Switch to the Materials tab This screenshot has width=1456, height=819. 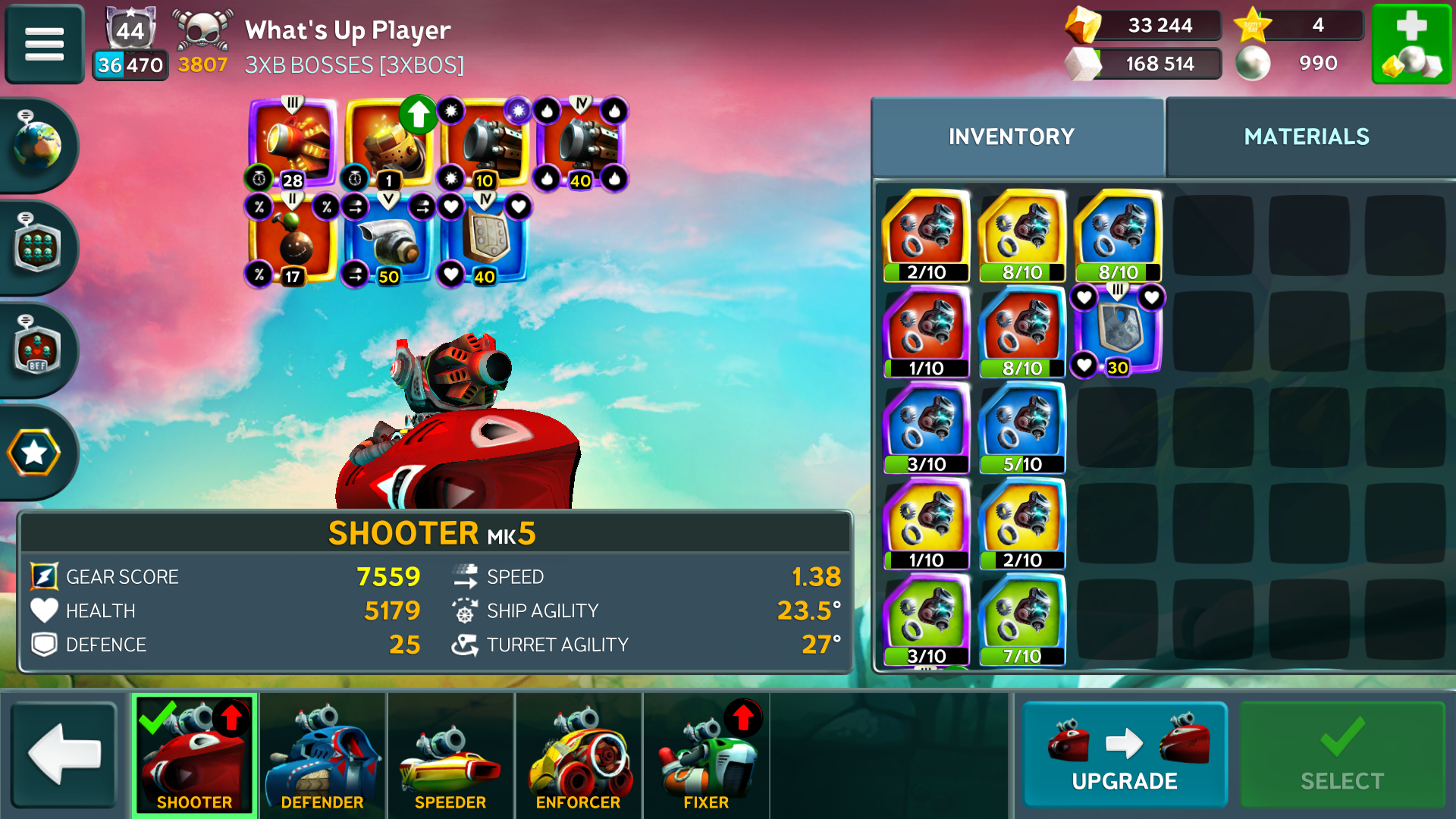1306,136
